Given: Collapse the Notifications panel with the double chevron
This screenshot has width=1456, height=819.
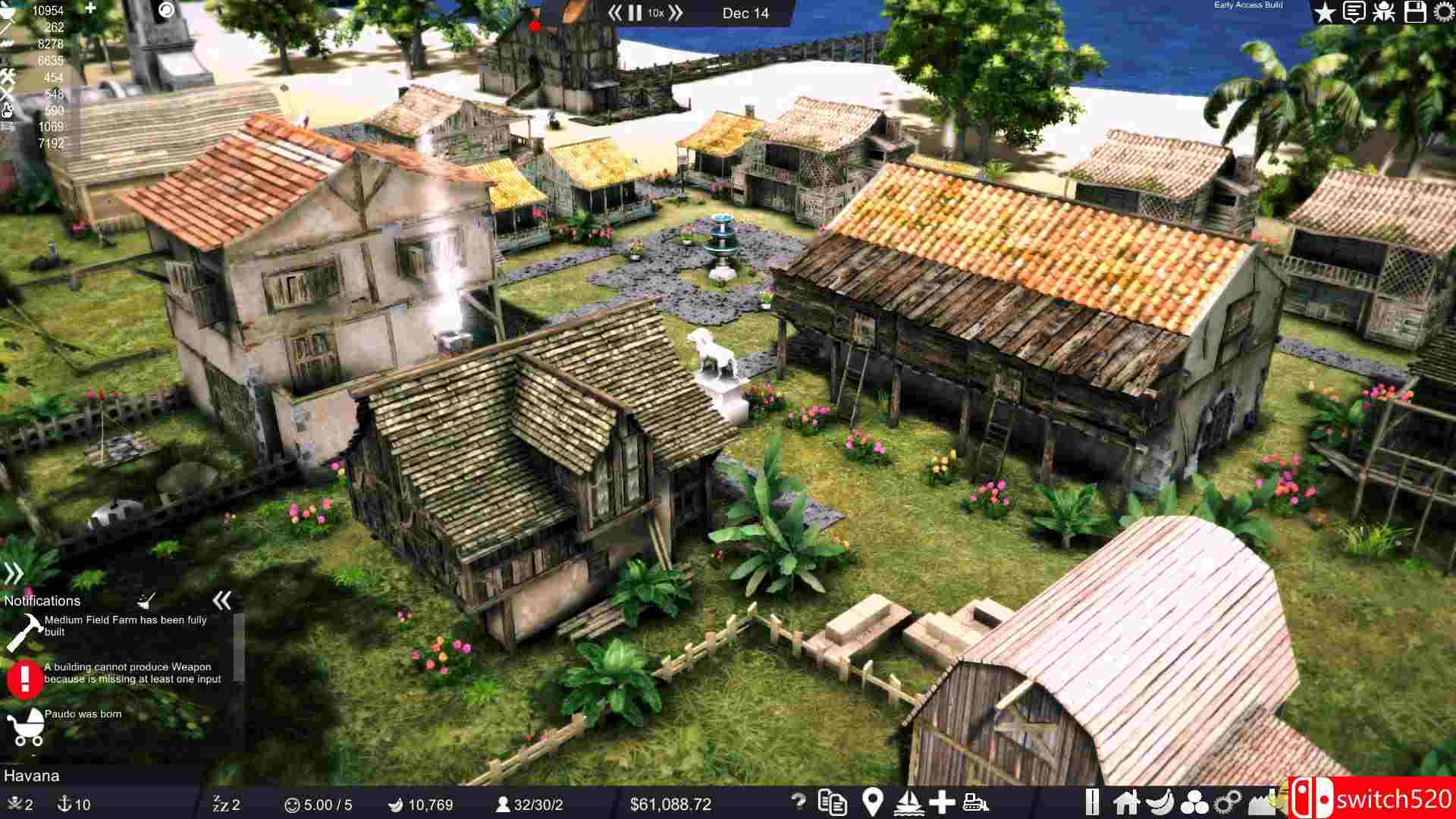Looking at the screenshot, I should [222, 601].
